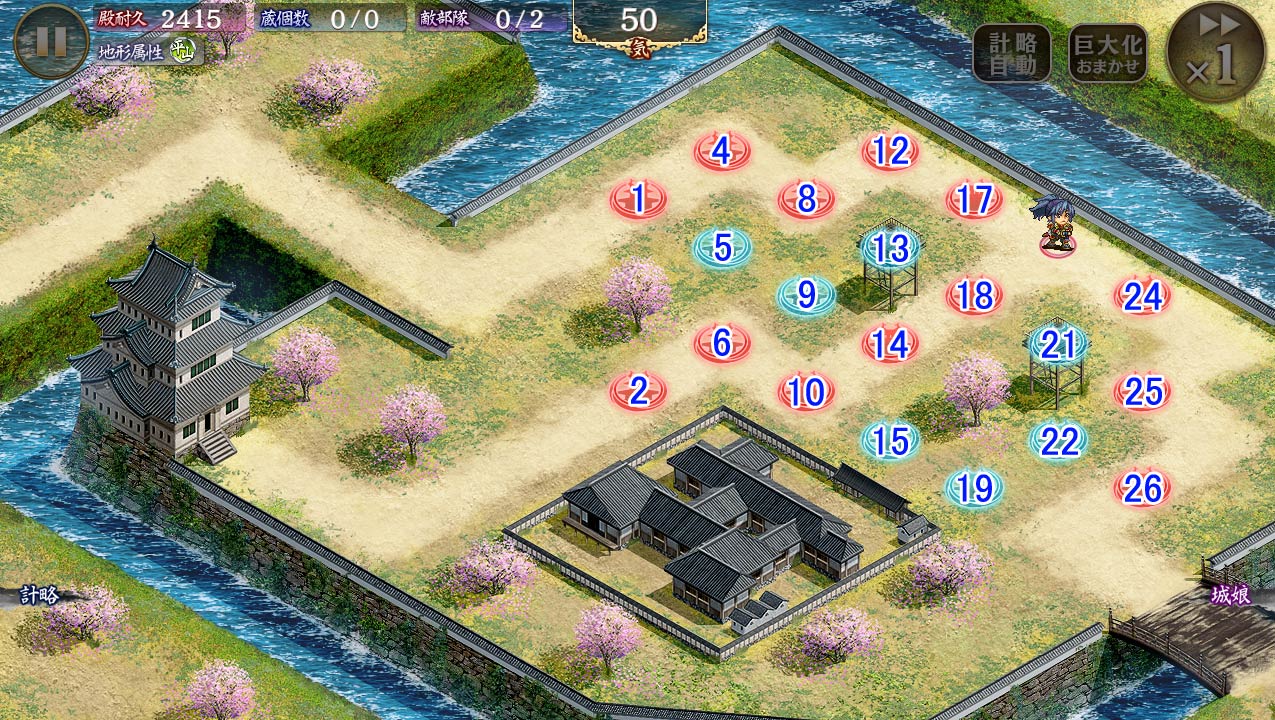Select red placement tile 10
This screenshot has height=720, width=1275.
(806, 392)
